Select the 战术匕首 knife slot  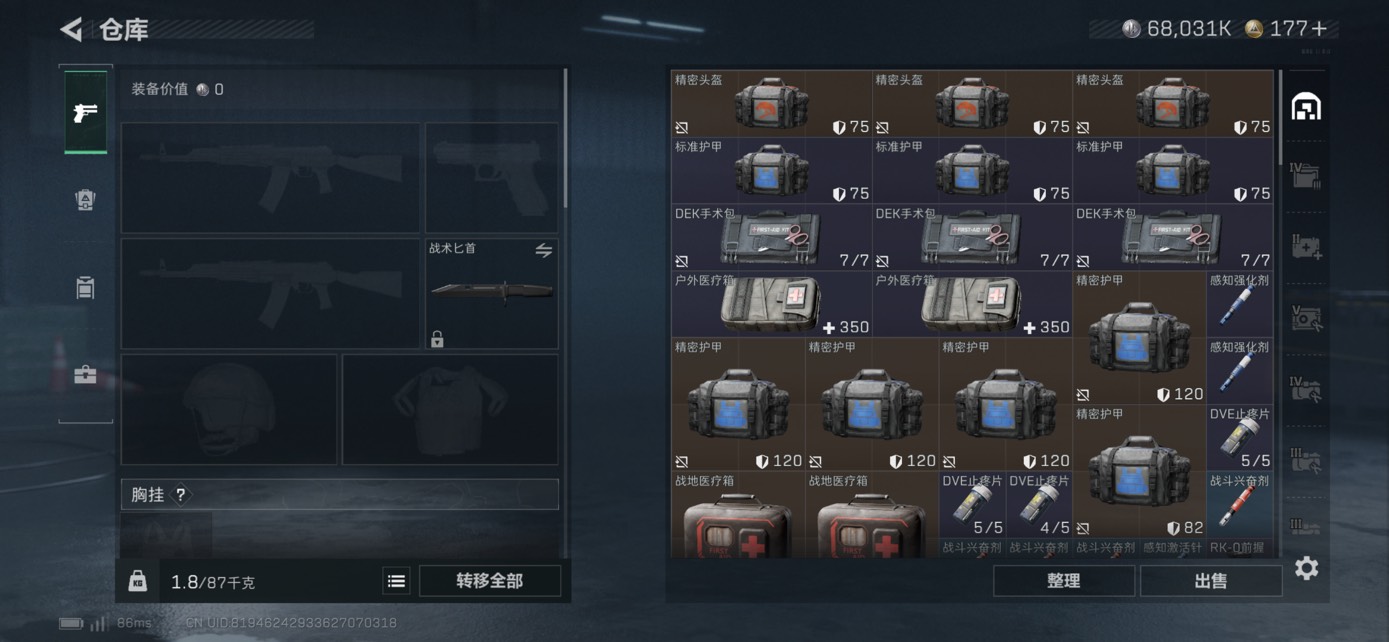point(491,293)
